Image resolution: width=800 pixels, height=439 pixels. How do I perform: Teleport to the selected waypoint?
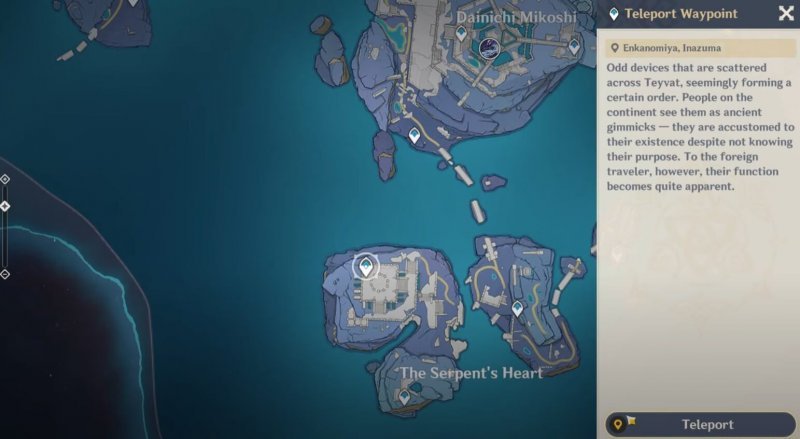click(700, 424)
